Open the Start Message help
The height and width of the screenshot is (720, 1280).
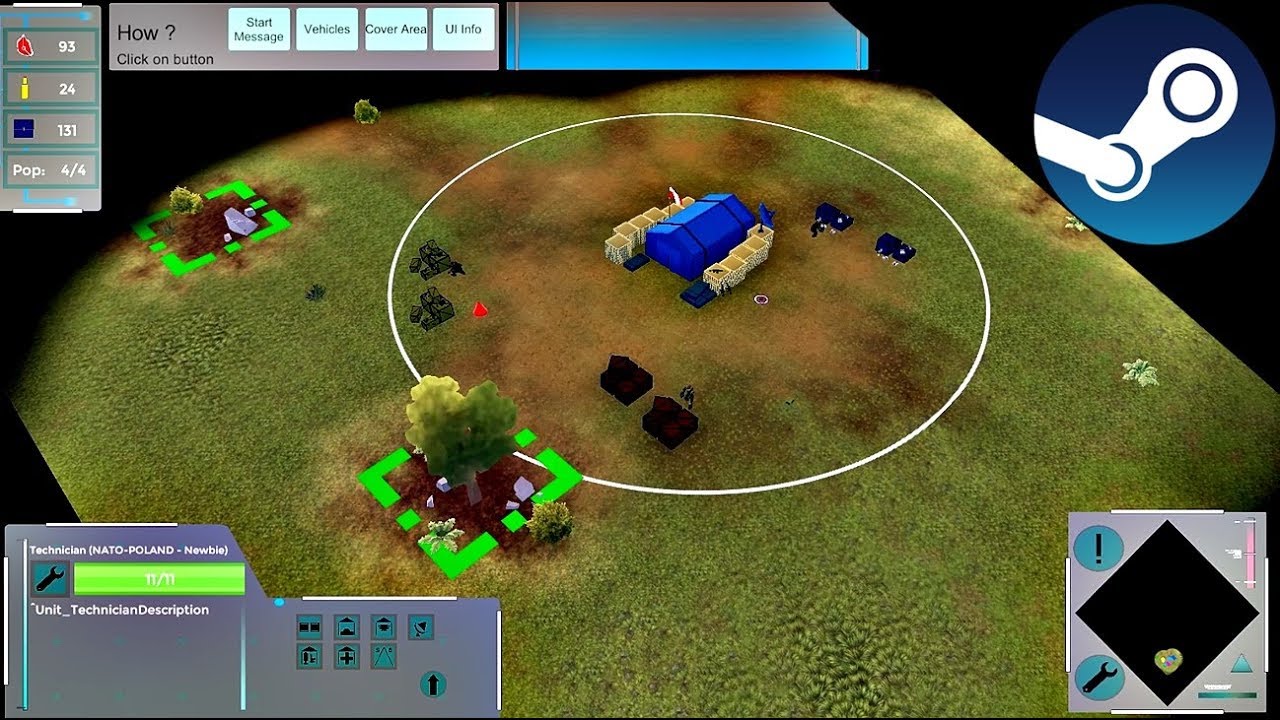point(259,30)
